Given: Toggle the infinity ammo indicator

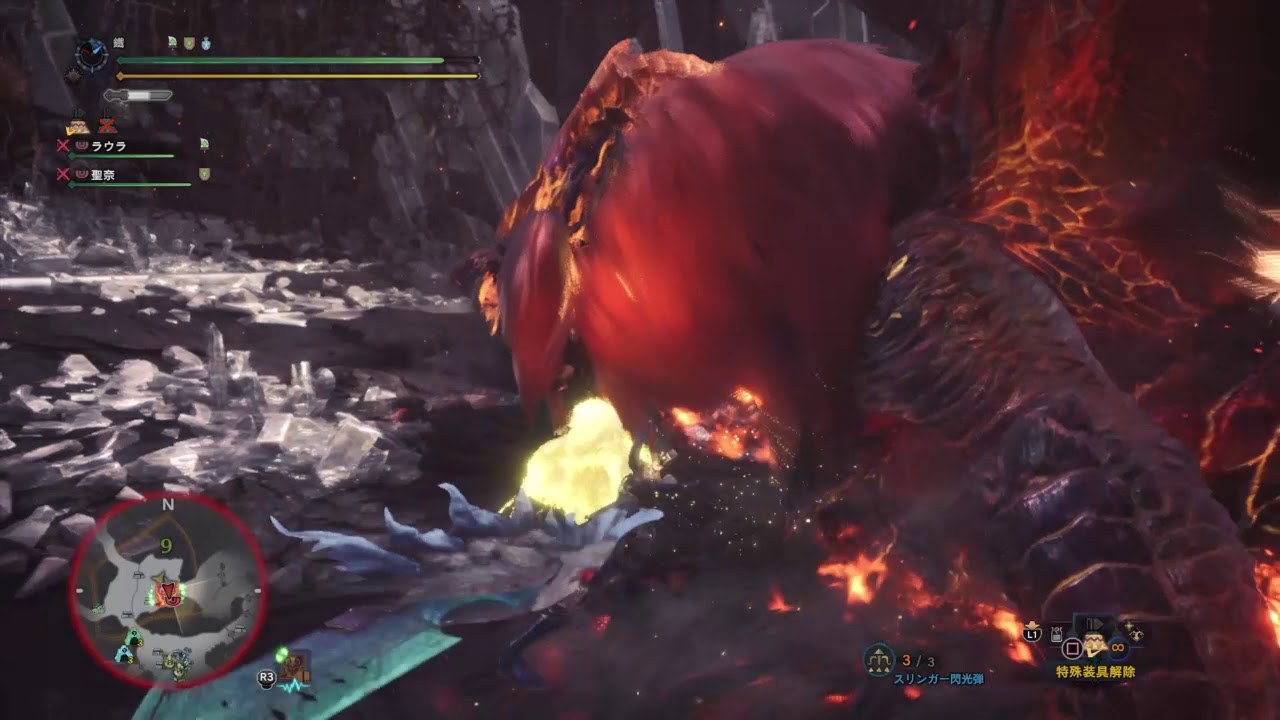Looking at the screenshot, I should pyautogui.click(x=1116, y=649).
